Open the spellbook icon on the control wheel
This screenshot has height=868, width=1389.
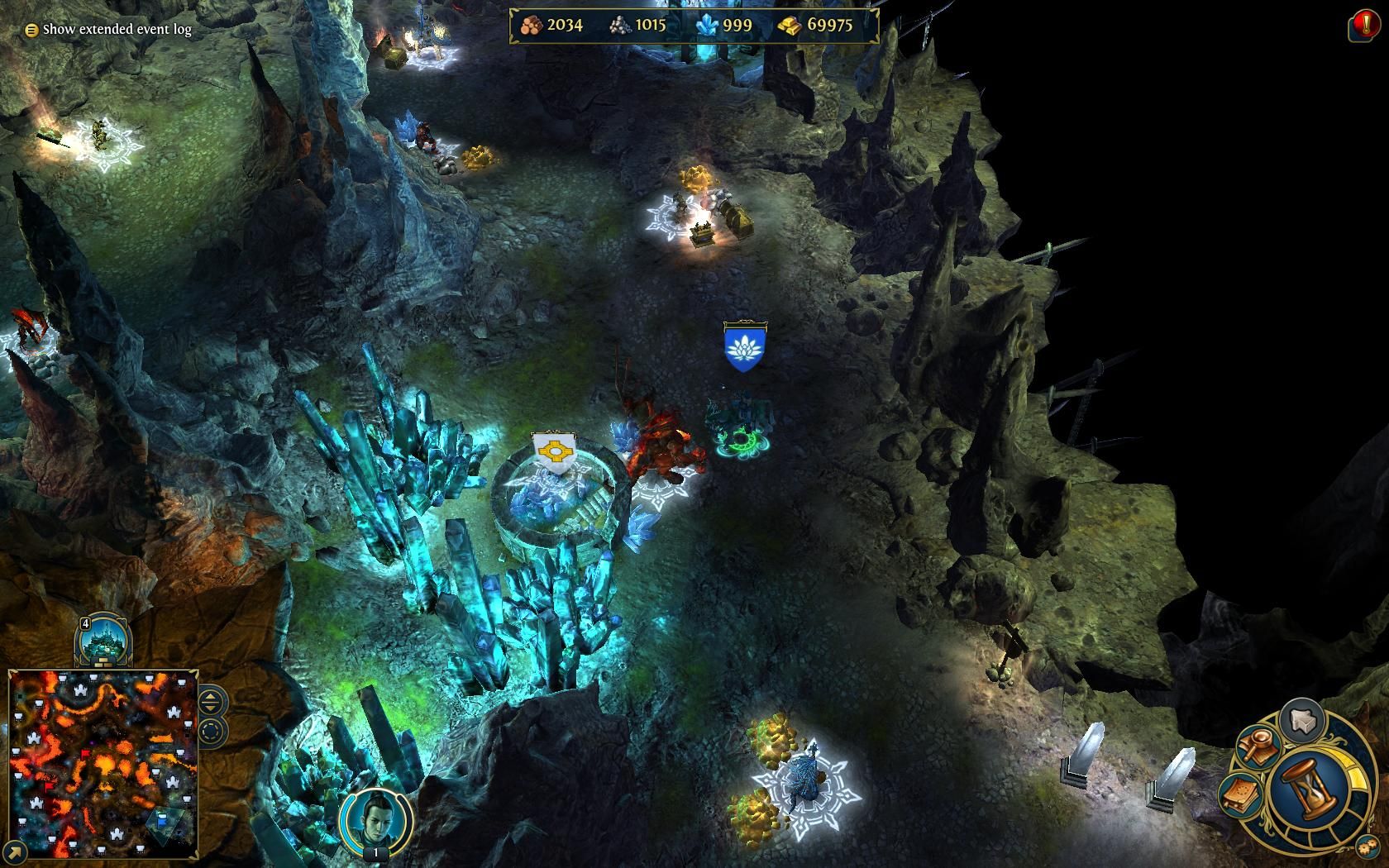pos(1239,790)
